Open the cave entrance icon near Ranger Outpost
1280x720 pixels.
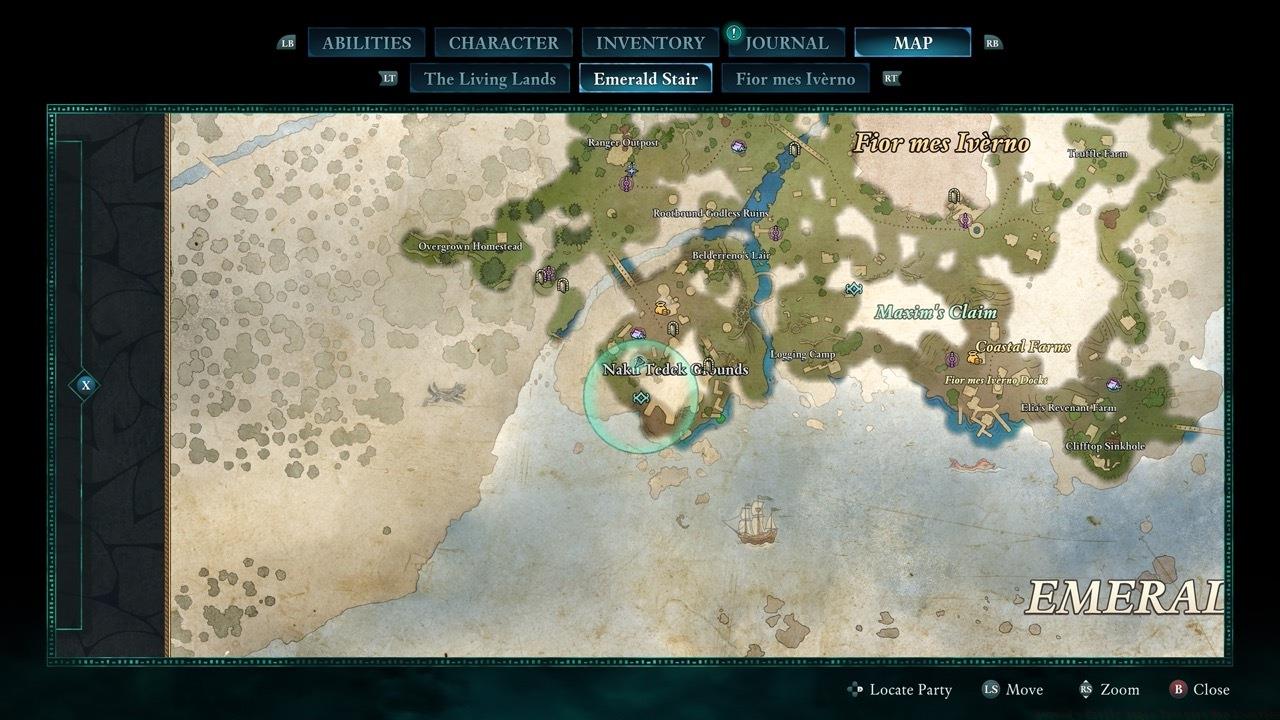pyautogui.click(x=632, y=170)
